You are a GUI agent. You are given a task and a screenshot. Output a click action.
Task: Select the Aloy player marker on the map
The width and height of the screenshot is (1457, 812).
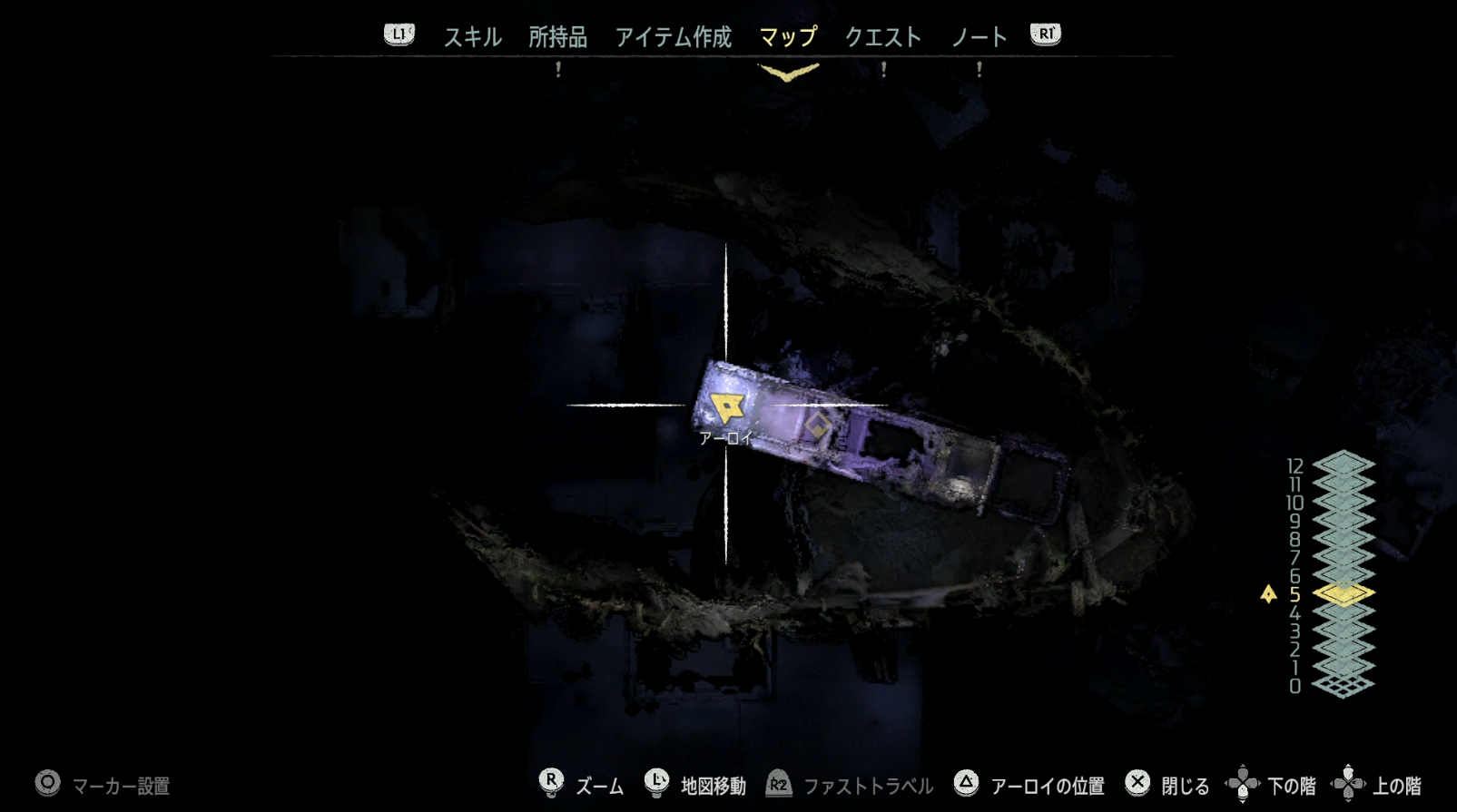726,406
